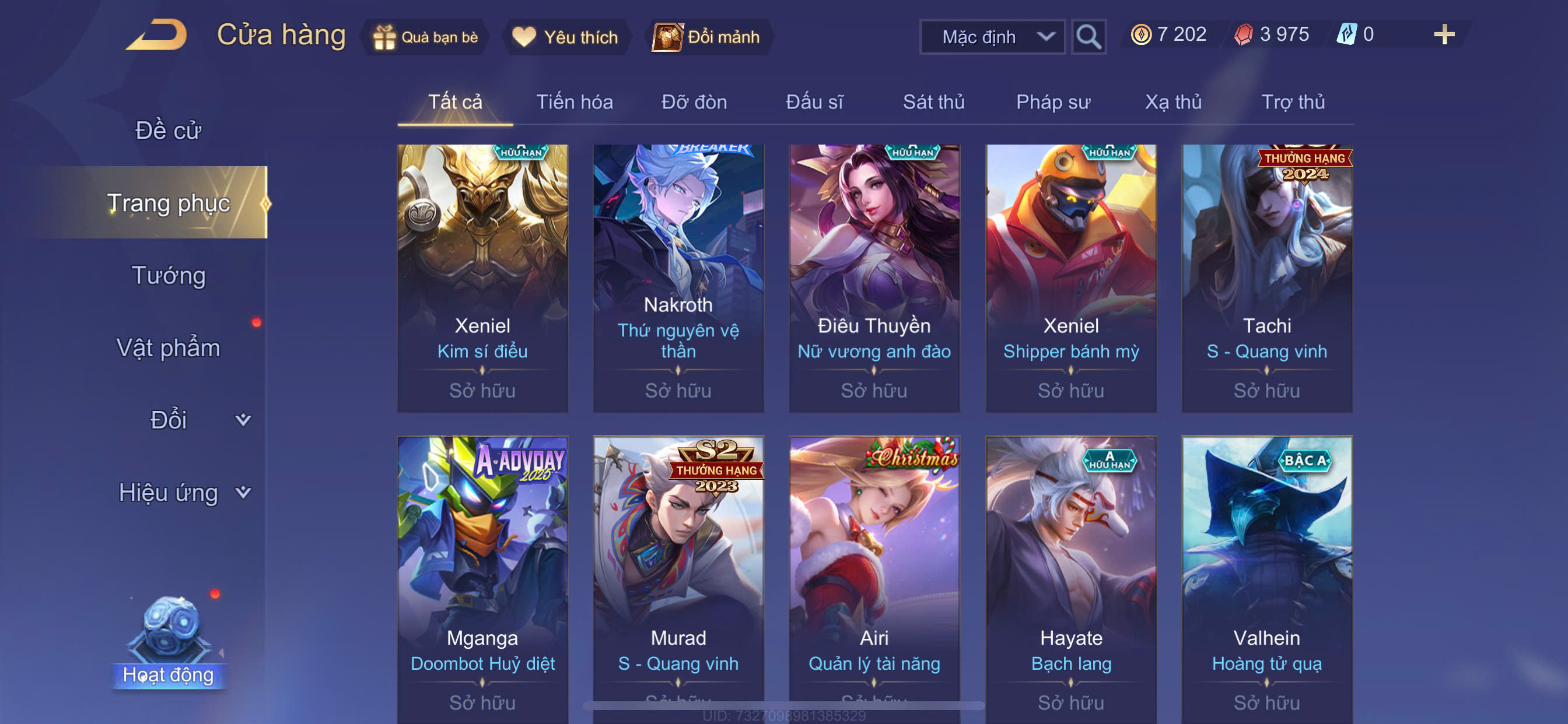Click the magnifying glass search button
Viewport: 1568px width, 724px height.
click(1088, 37)
